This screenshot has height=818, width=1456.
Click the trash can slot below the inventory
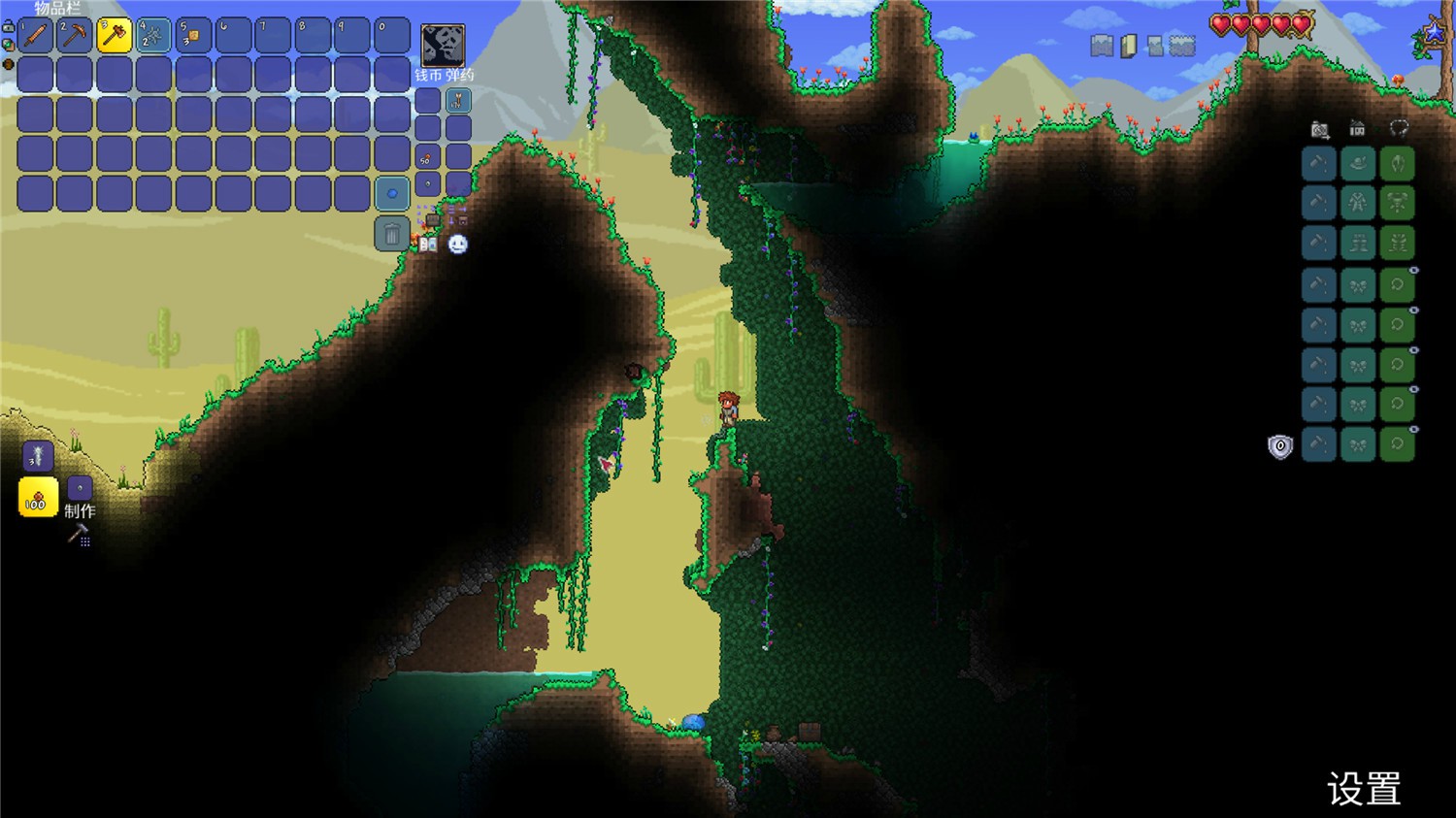tap(391, 233)
